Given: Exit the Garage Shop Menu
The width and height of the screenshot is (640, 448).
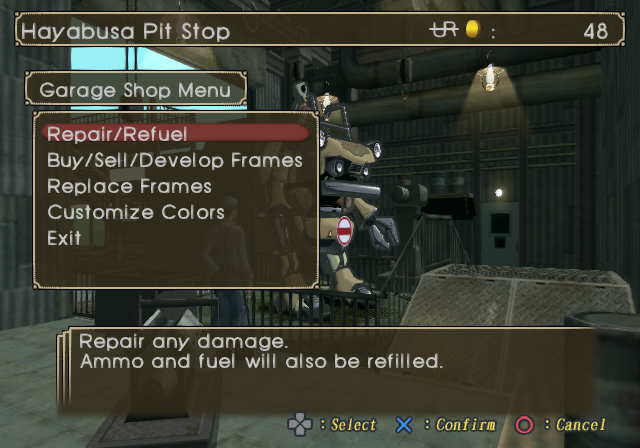Looking at the screenshot, I should (64, 238).
